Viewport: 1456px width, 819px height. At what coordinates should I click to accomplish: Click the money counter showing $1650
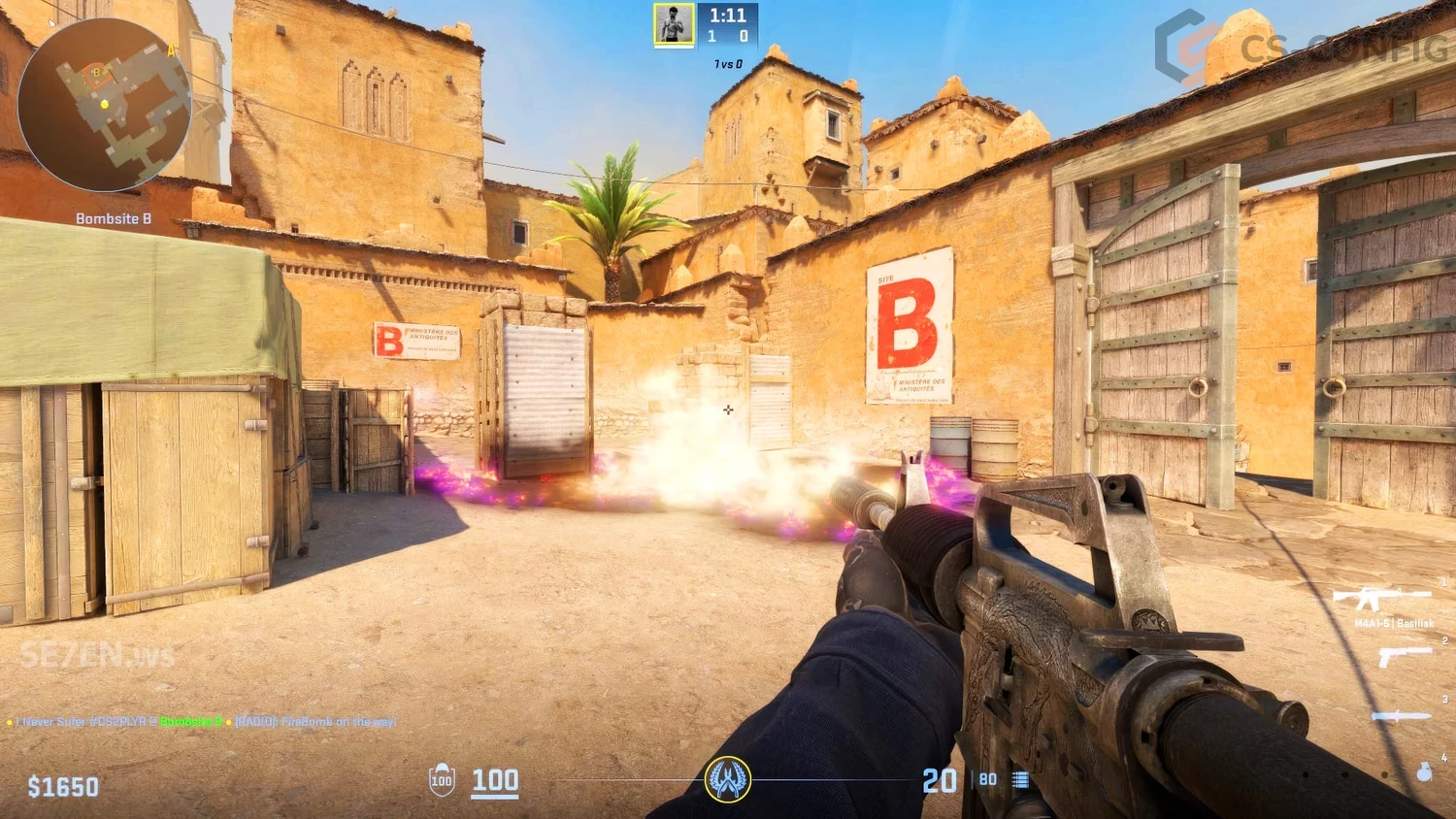click(61, 787)
